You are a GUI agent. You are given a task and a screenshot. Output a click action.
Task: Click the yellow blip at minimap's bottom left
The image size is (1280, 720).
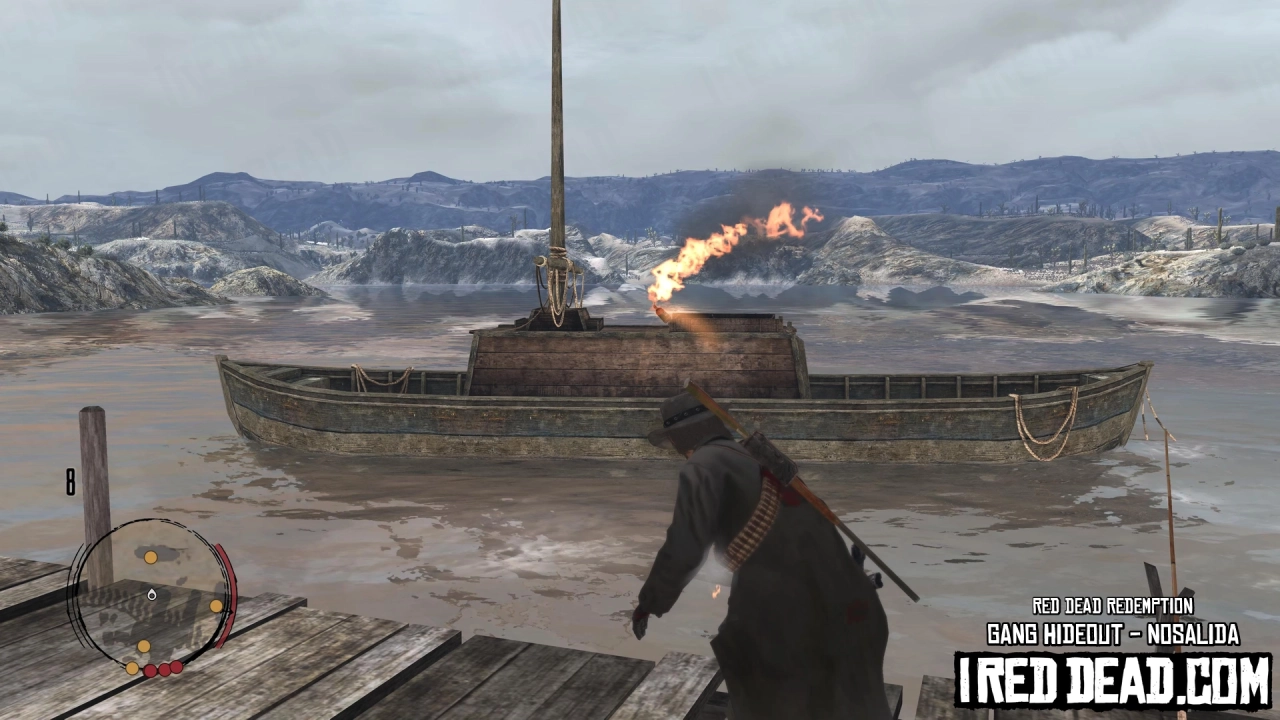coord(132,669)
